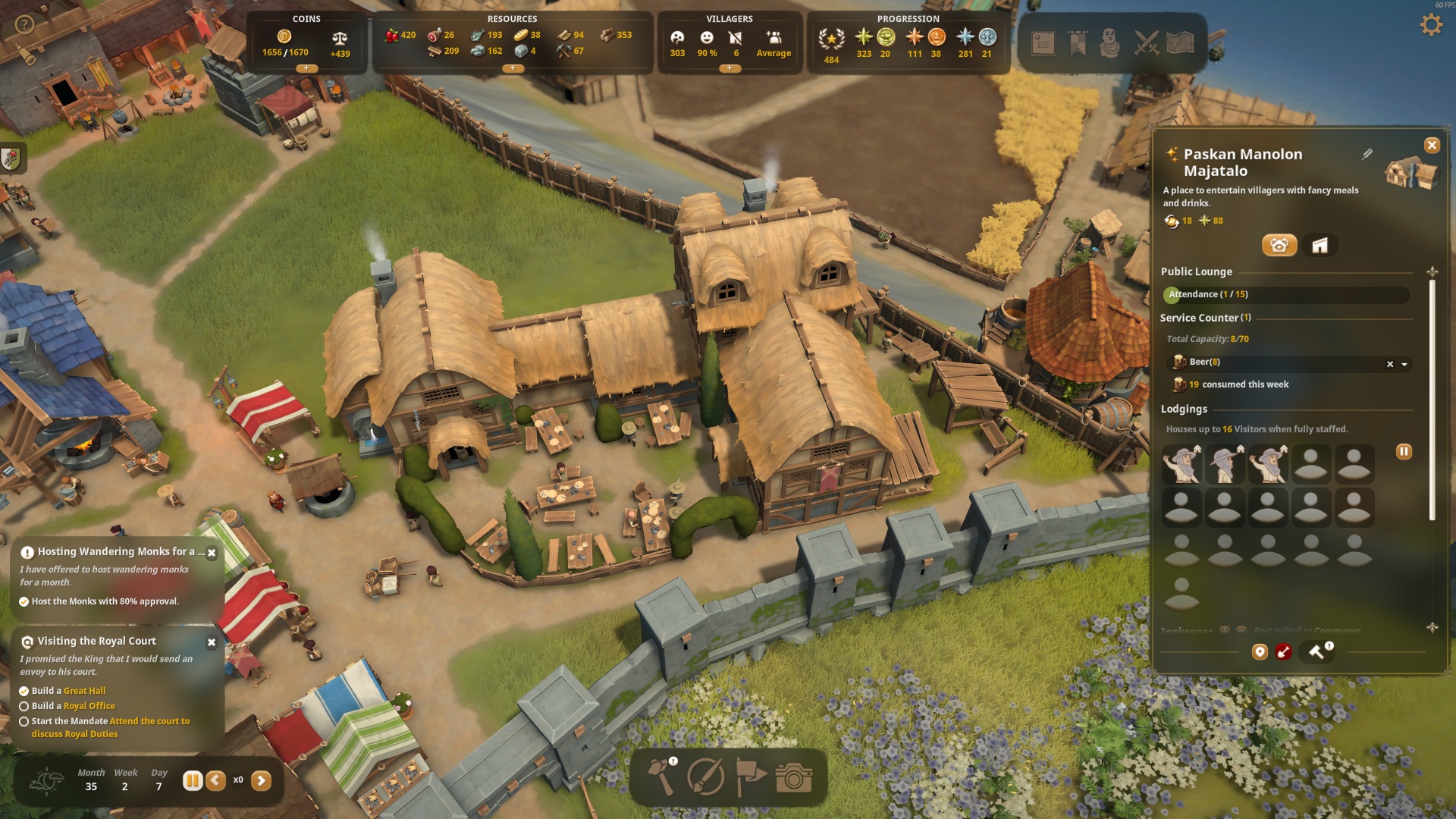Open the Beer service counter dropdown
Image resolution: width=1456 pixels, height=819 pixels.
point(1404,364)
